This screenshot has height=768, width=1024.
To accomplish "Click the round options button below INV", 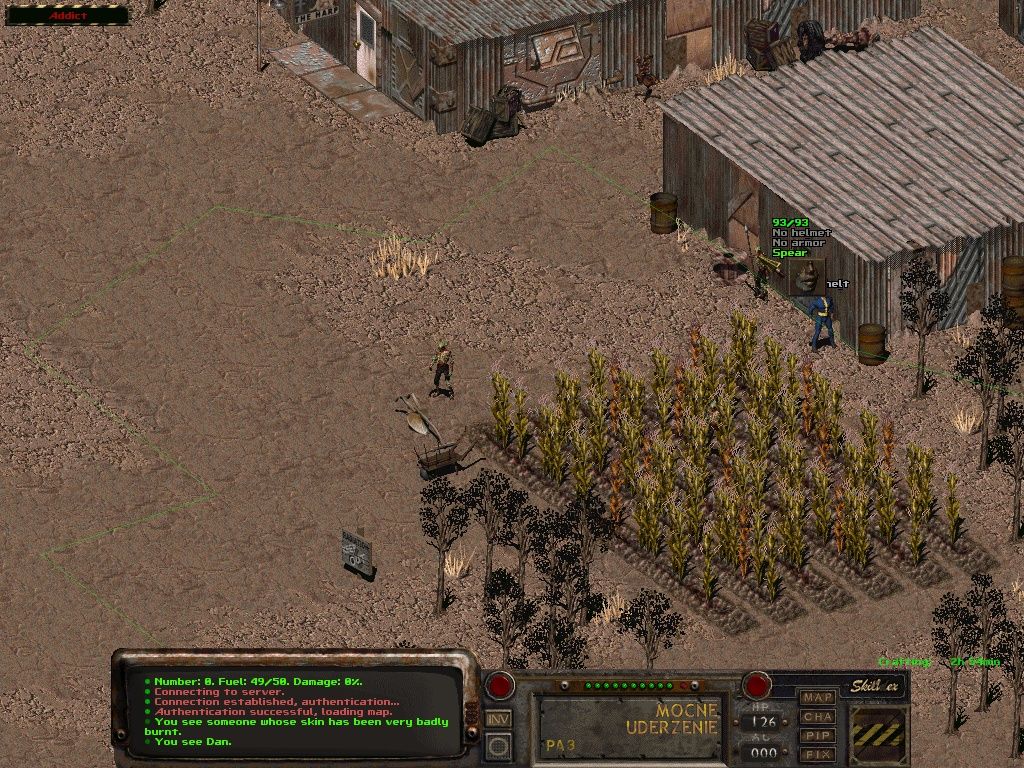I will coord(498,746).
